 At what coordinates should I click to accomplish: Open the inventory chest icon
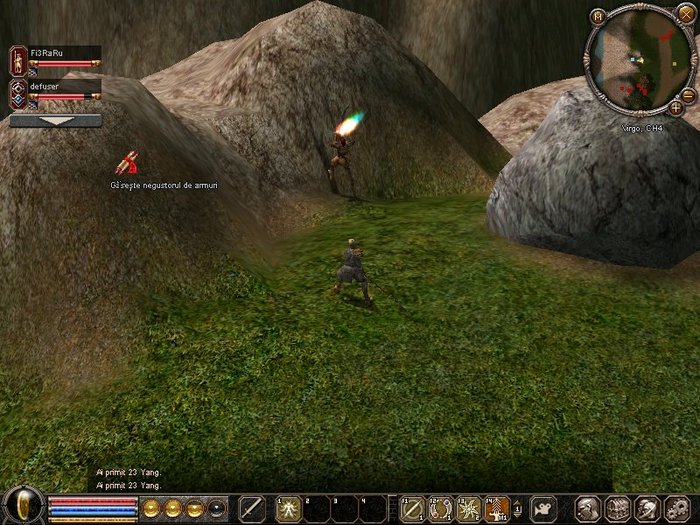(x=617, y=507)
